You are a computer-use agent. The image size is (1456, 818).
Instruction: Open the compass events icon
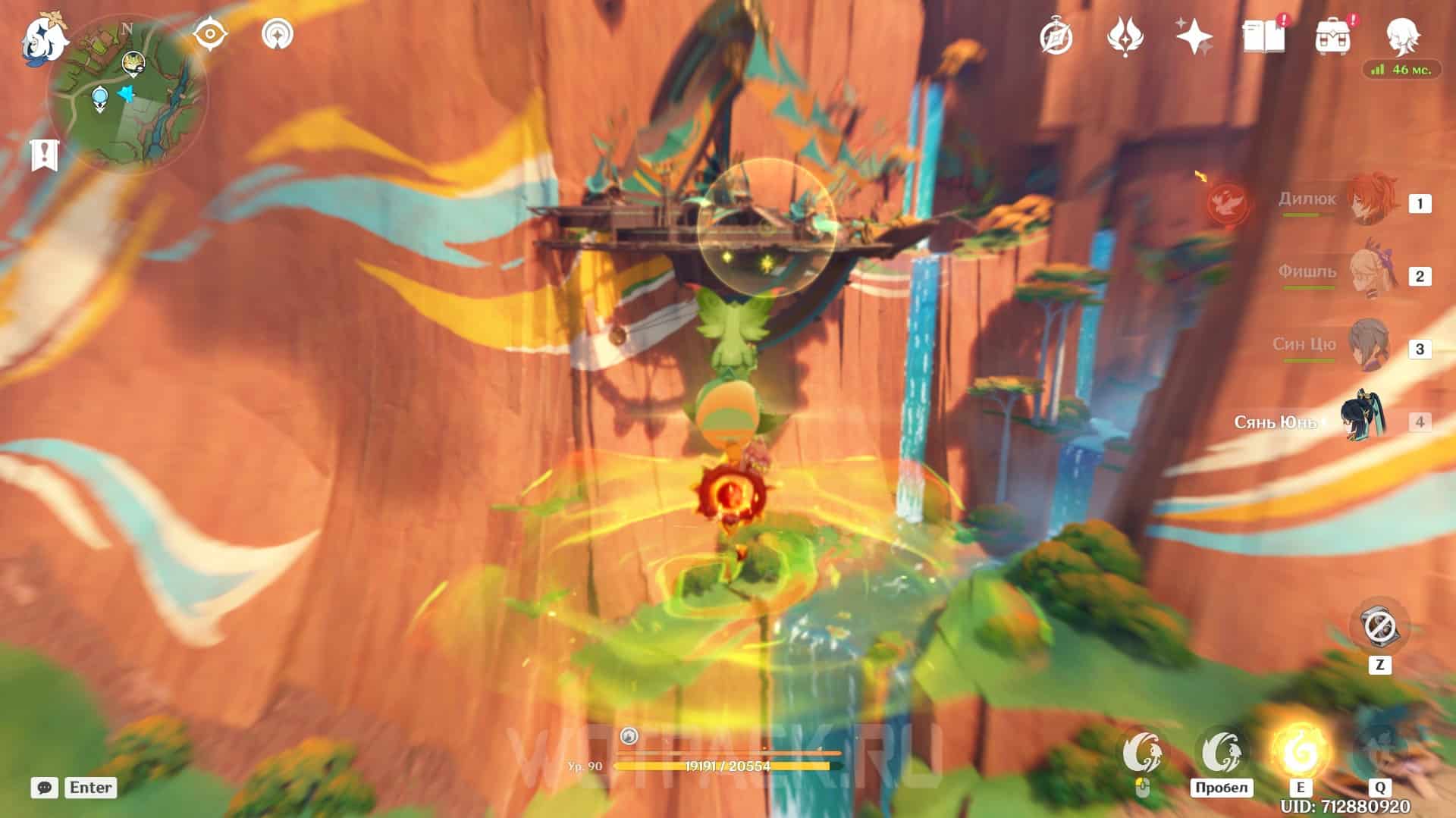point(1056,37)
